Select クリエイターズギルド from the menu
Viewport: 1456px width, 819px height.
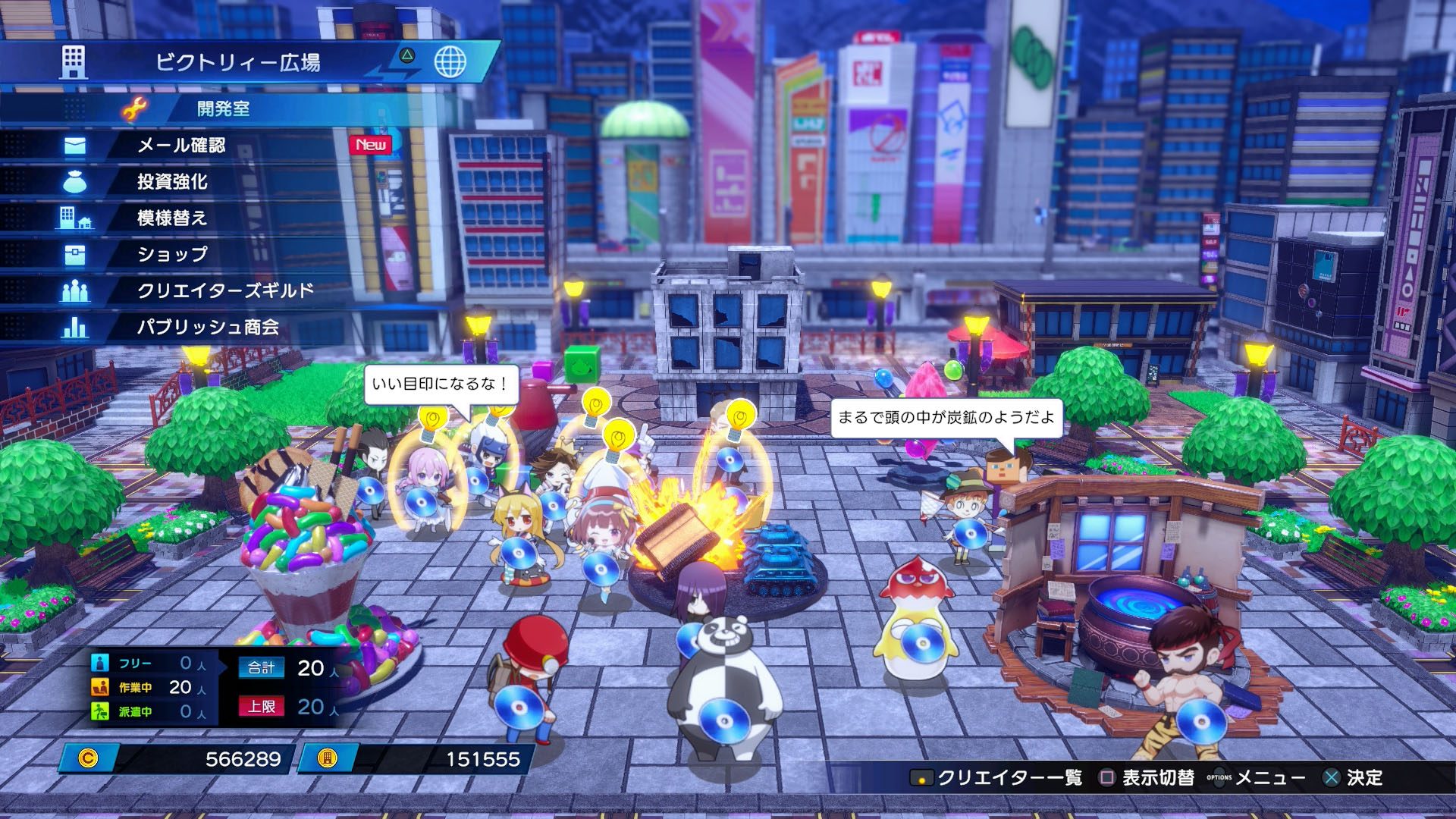[x=225, y=290]
